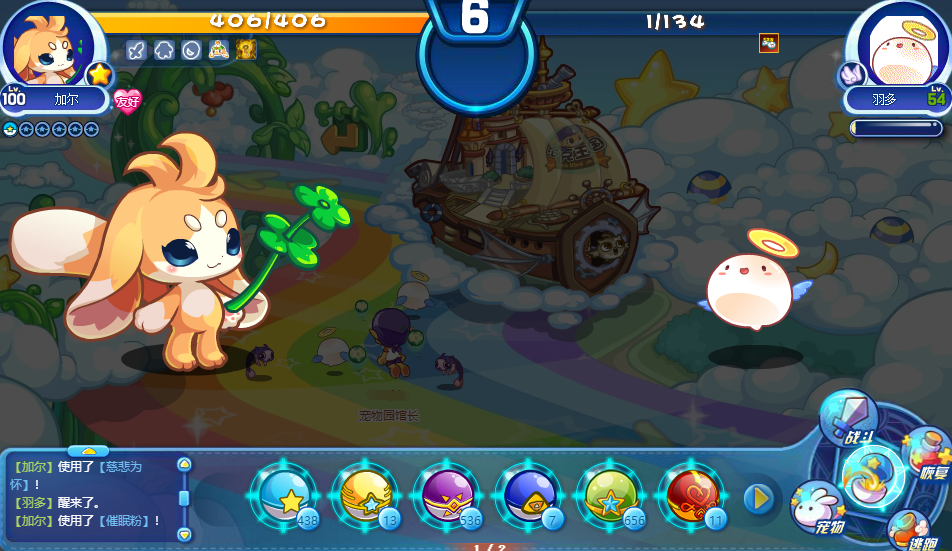The image size is (952, 551).
Task: Expand the battle log panel with the top arrow
Action: click(88, 451)
